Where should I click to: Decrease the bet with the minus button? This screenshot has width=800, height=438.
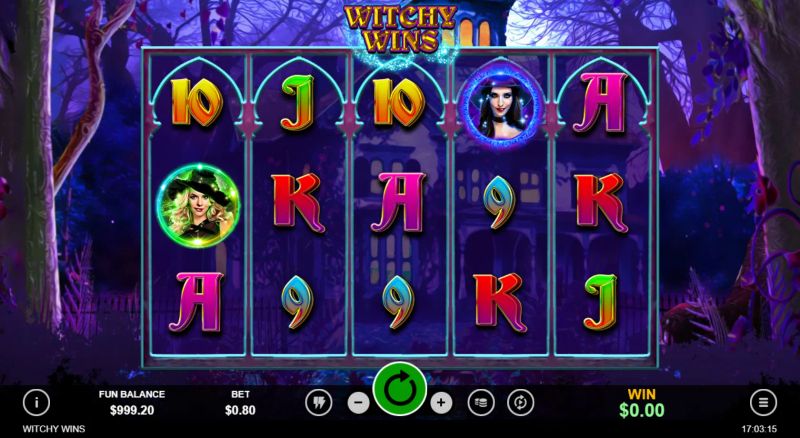(x=358, y=403)
